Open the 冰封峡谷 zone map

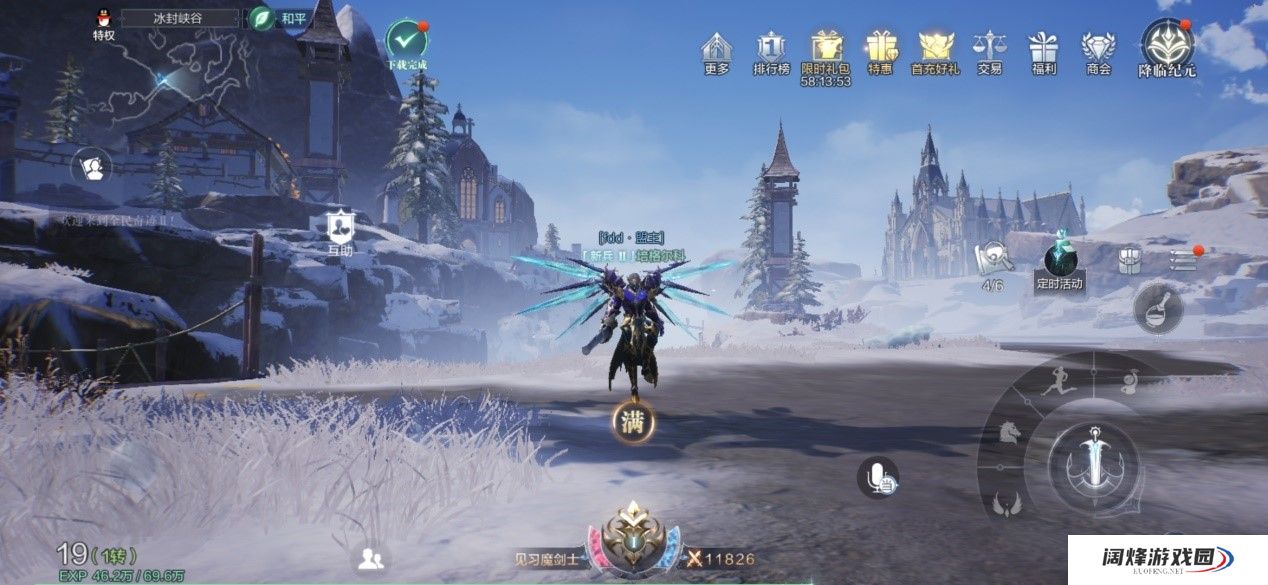pos(180,18)
